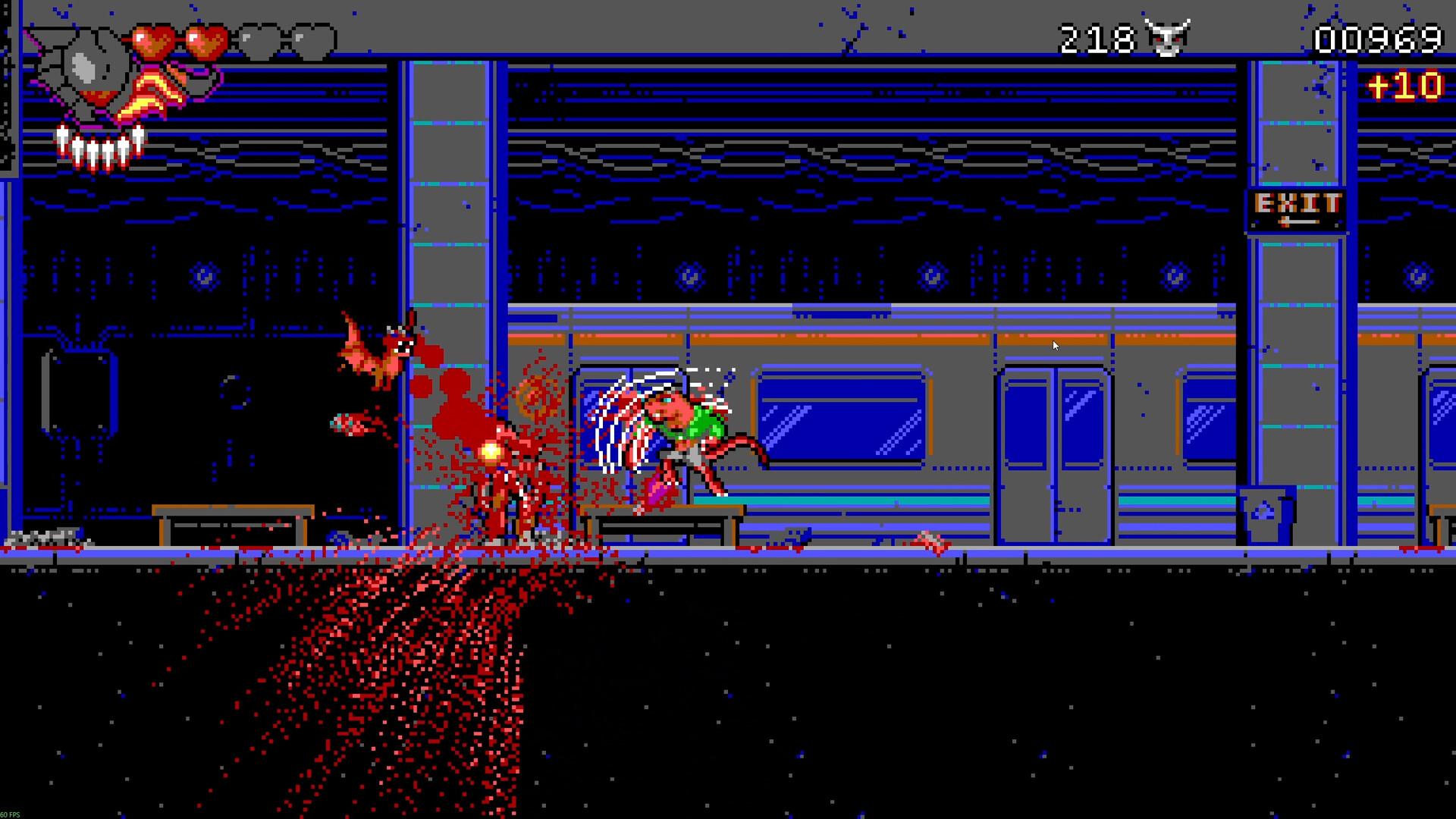Click the yellow muzzle-flash orb near the blood burst
Screen dimensions: 1456x819
pos(490,450)
